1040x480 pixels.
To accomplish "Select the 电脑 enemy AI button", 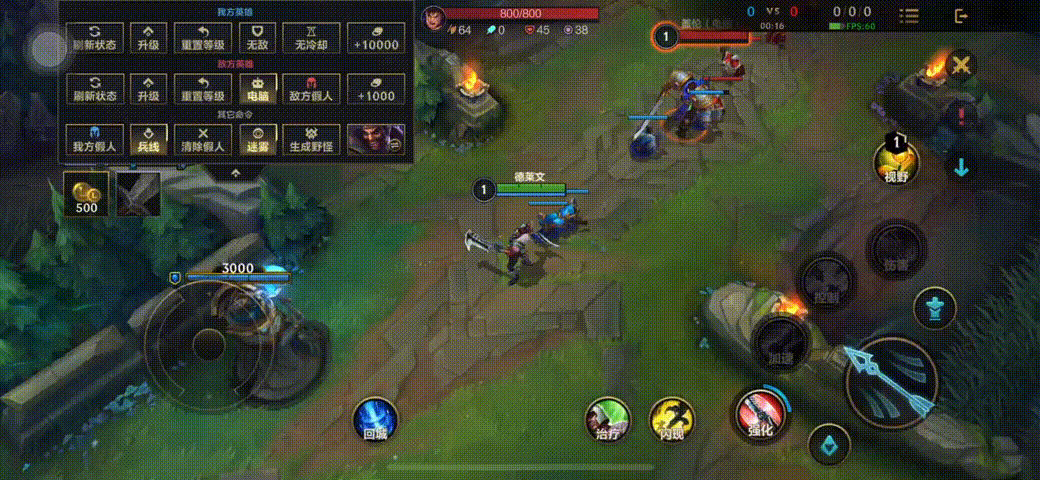I will (x=257, y=89).
